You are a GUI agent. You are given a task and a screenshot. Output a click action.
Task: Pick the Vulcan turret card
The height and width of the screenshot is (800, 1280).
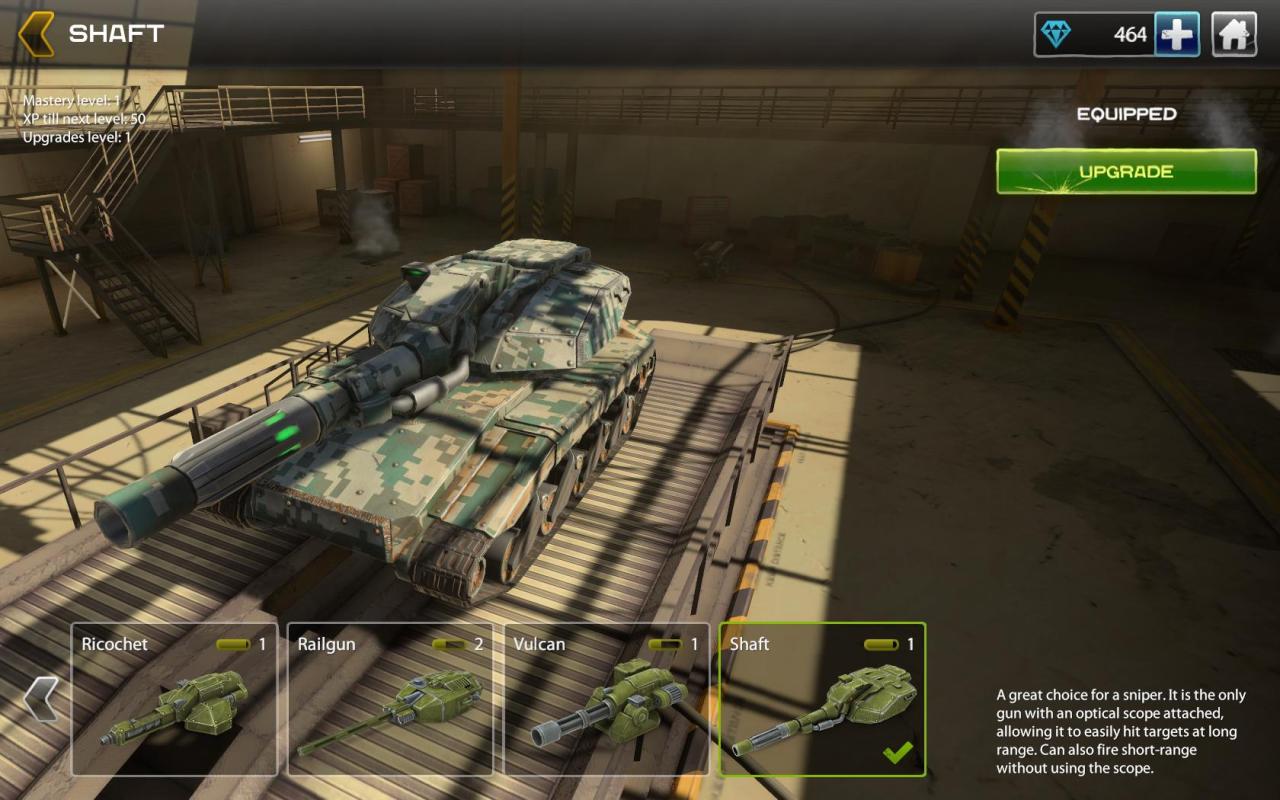606,699
